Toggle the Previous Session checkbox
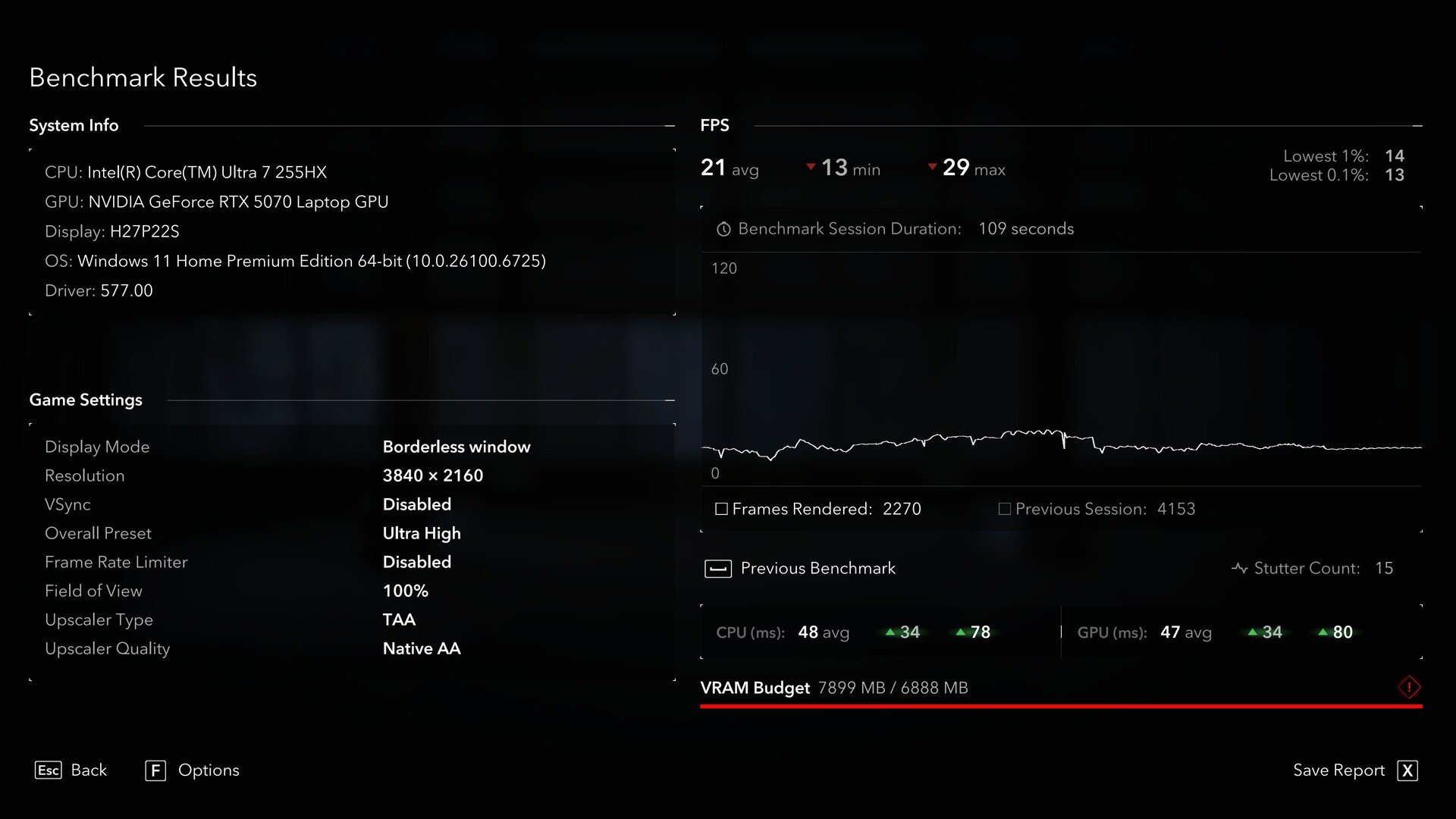The height and width of the screenshot is (819, 1456). (x=1005, y=509)
